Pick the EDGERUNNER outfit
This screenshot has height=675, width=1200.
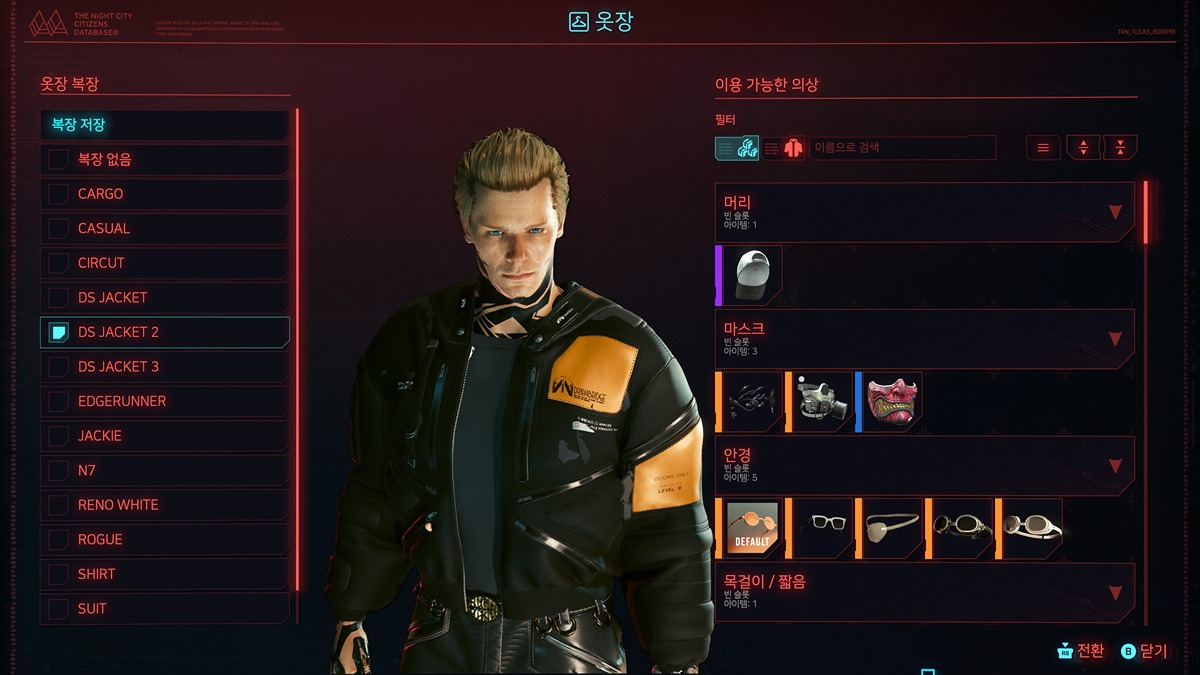coord(165,401)
